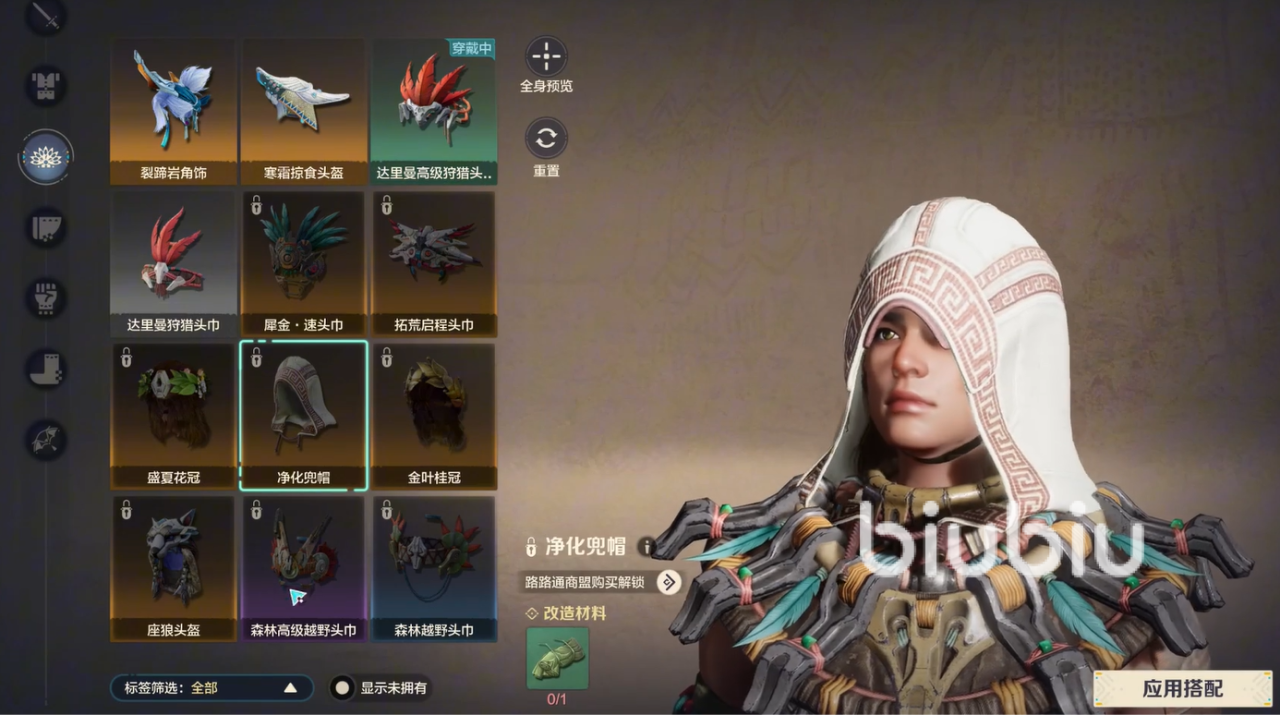Select the 森林高级越野头巾 tile
The image size is (1280, 715).
pos(303,568)
